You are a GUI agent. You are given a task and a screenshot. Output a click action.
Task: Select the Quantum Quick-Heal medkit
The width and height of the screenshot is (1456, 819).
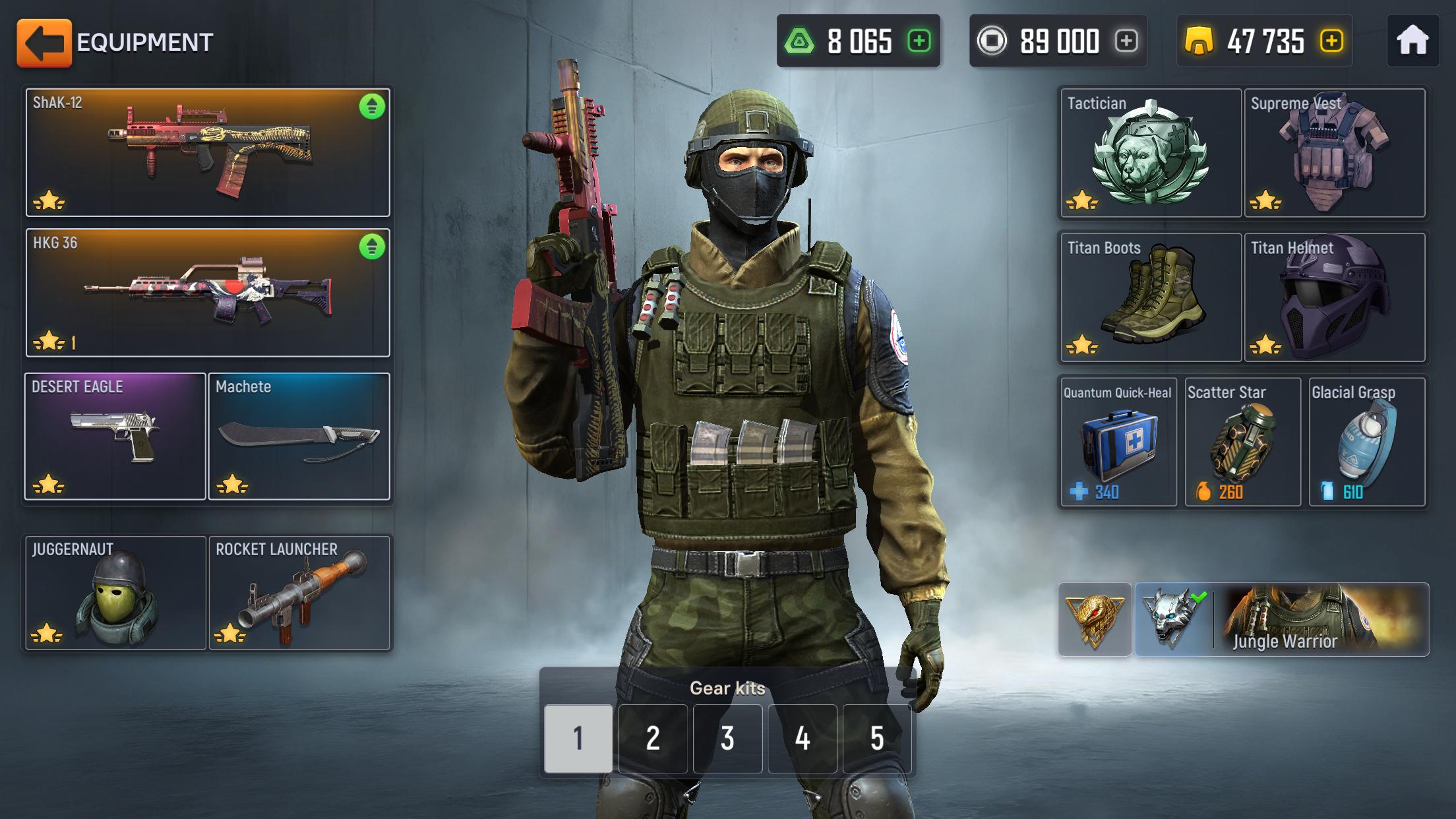click(1117, 440)
